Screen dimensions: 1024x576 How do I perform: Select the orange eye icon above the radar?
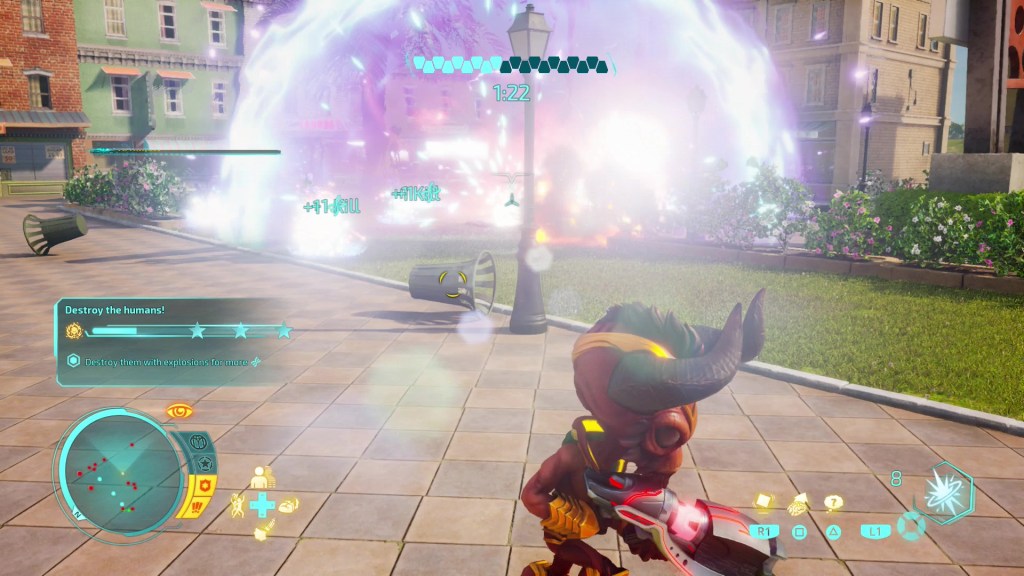[x=180, y=410]
